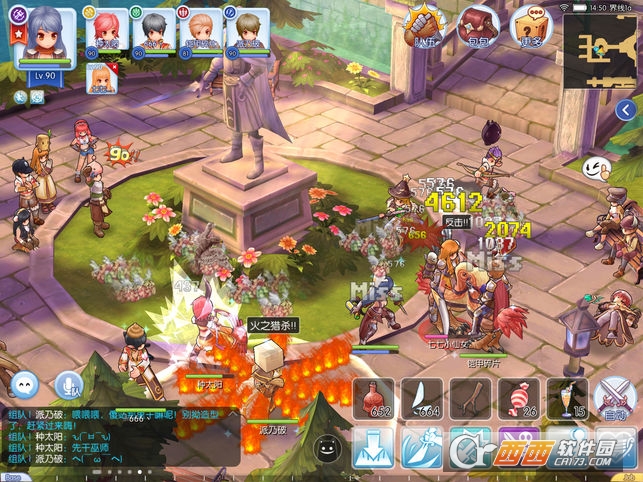Image resolution: width=643 pixels, height=482 pixels.
Task: Open the emoji face button
Action: (324, 448)
